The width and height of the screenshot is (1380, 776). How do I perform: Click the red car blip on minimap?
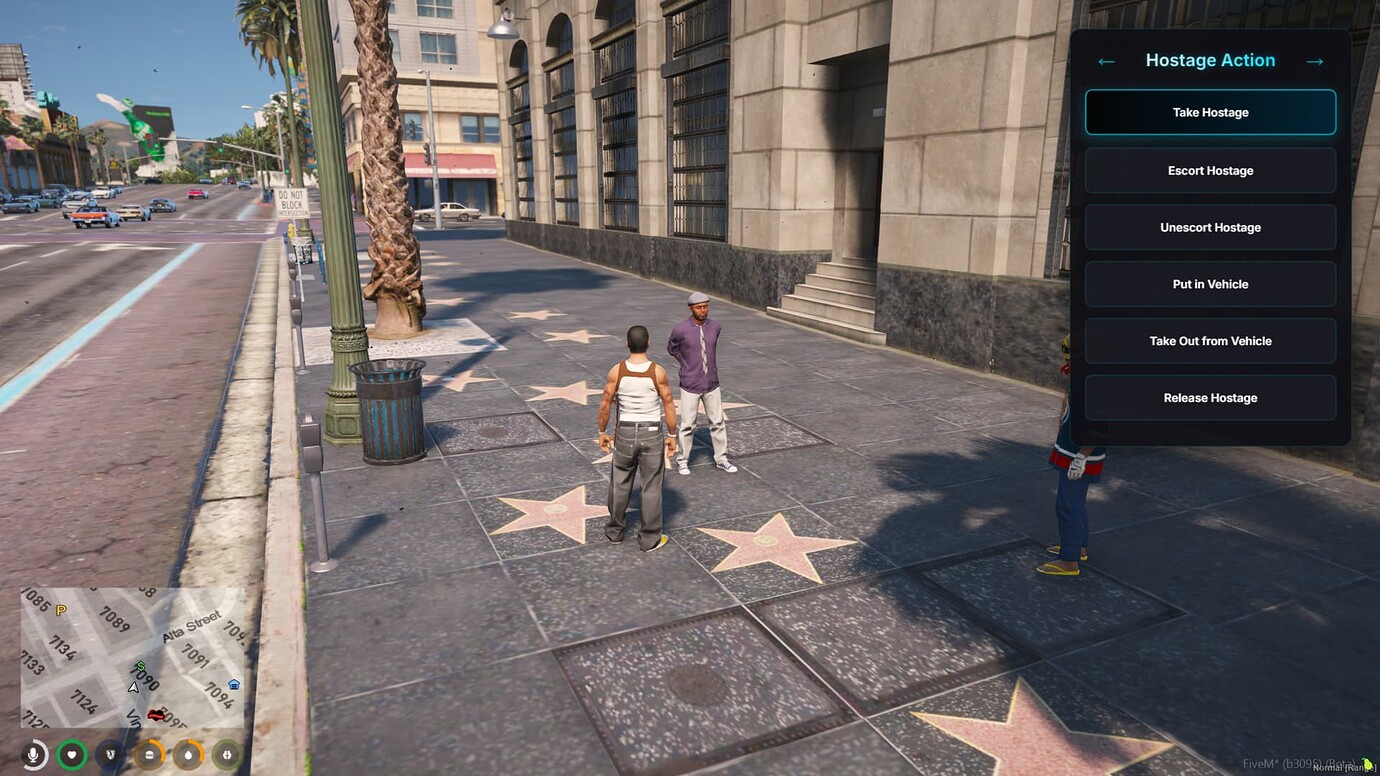pyautogui.click(x=155, y=715)
